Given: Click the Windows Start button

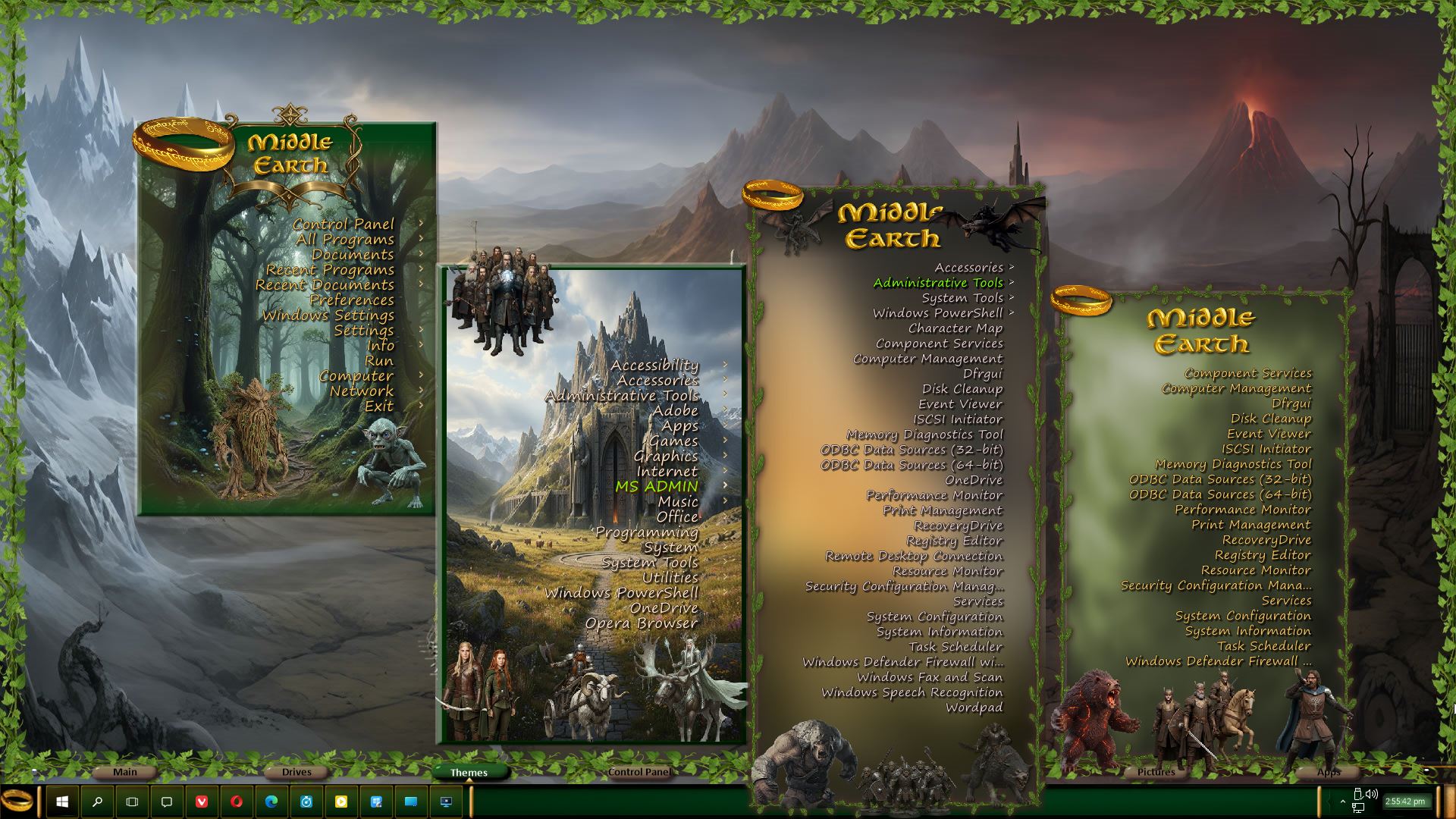Looking at the screenshot, I should point(62,802).
